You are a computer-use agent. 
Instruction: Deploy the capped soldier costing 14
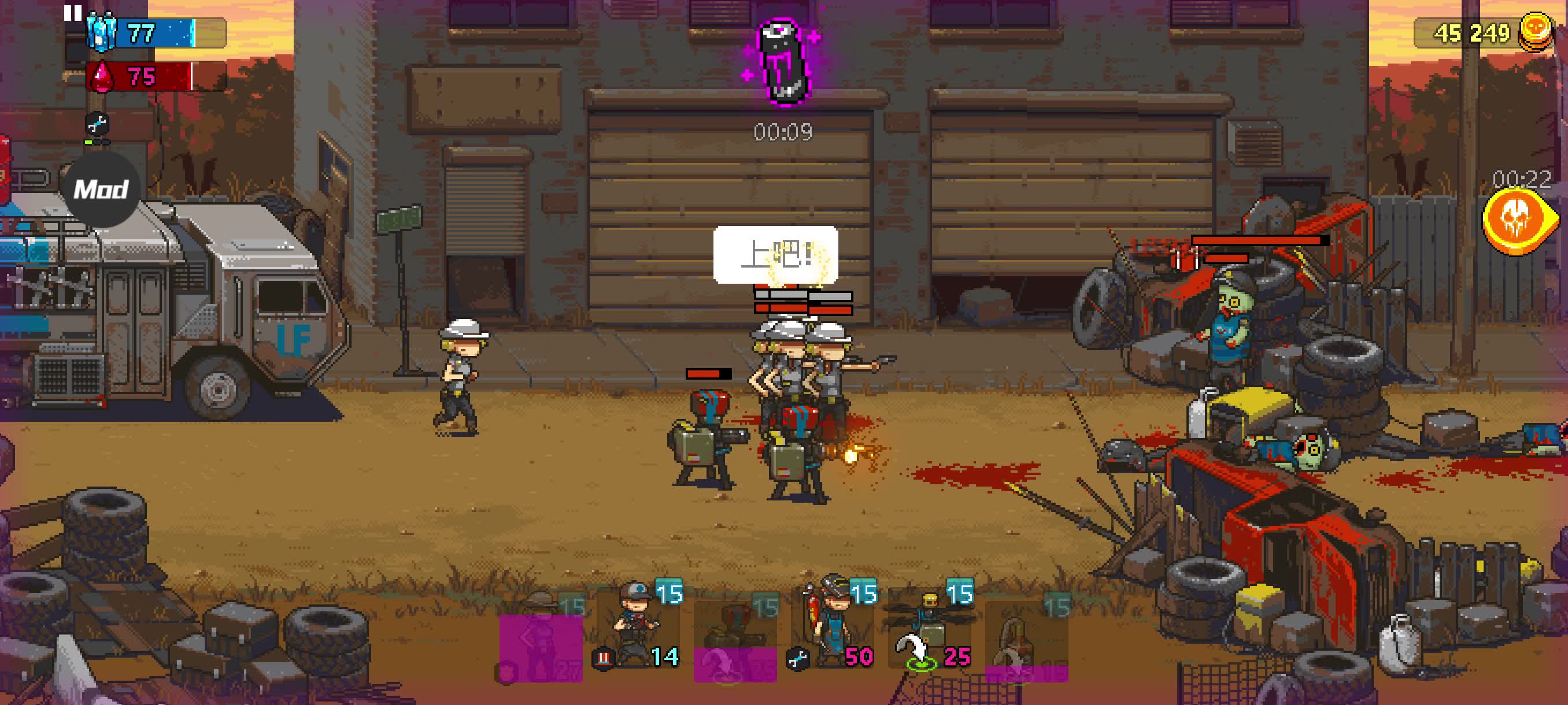pyautogui.click(x=637, y=629)
